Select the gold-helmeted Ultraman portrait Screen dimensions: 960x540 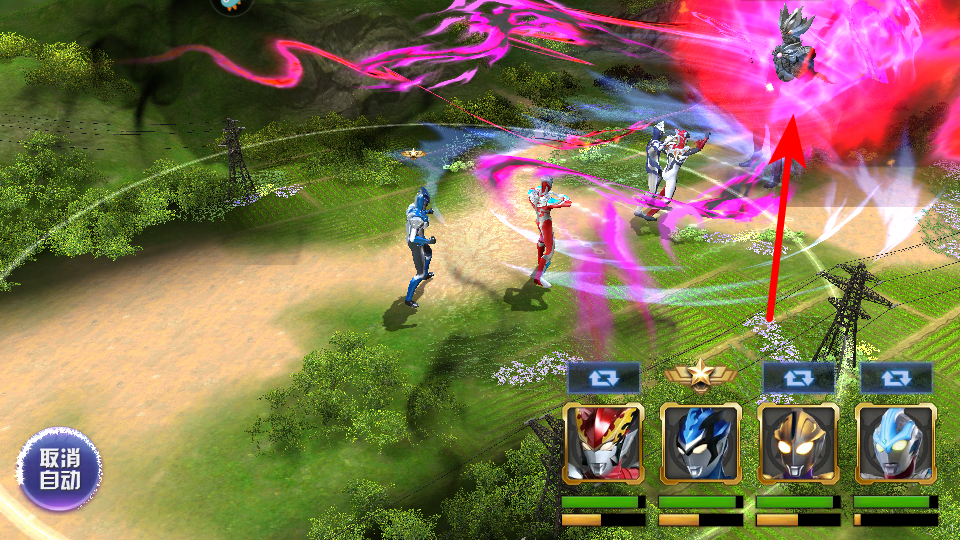(798, 443)
